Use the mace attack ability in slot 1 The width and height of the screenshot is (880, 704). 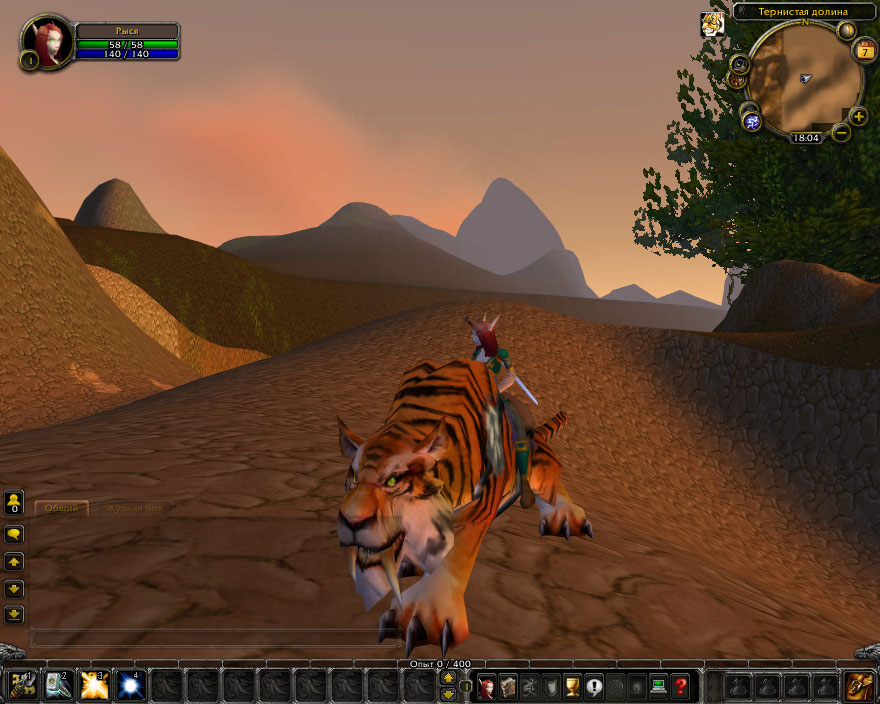click(x=22, y=686)
